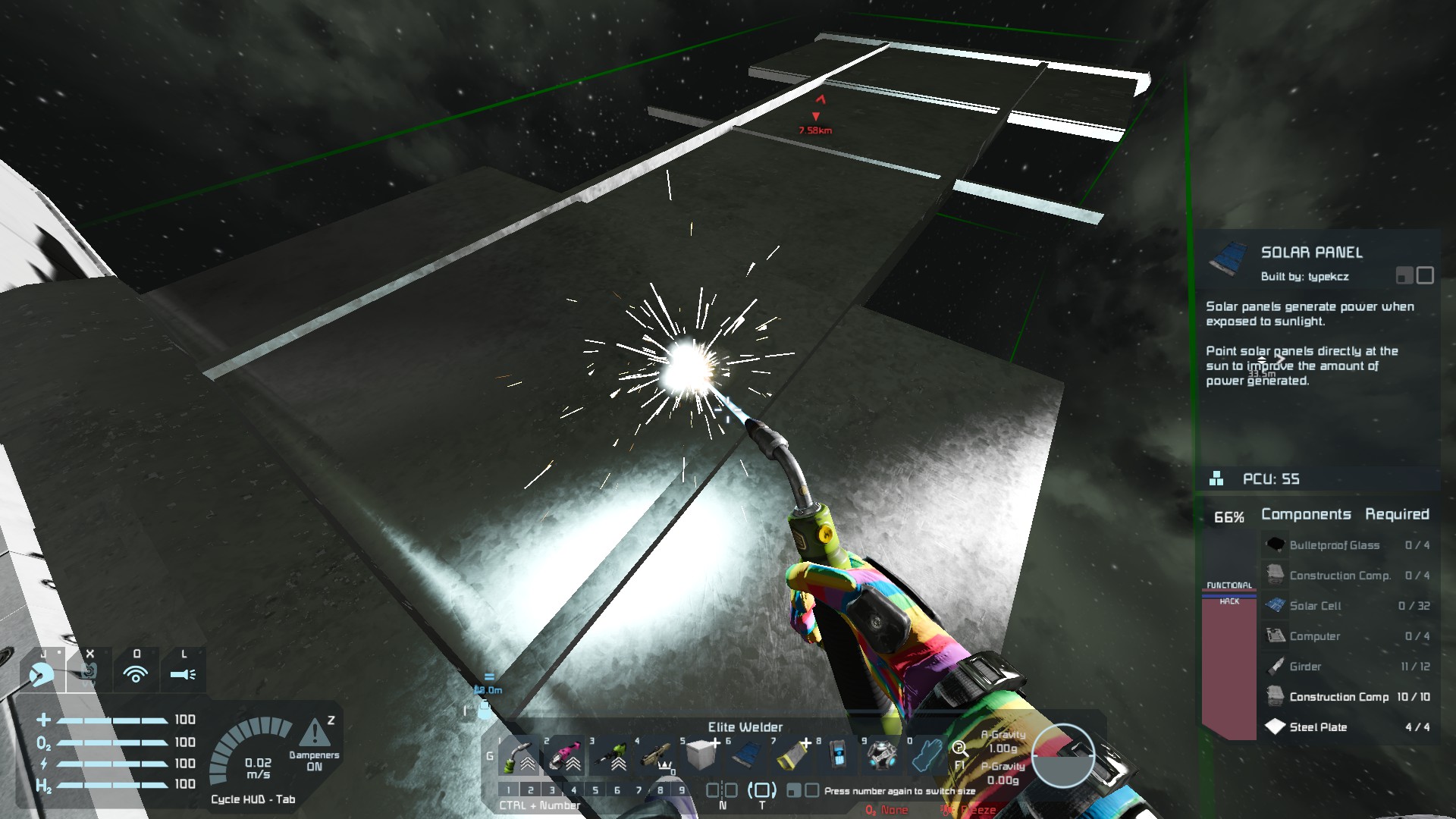This screenshot has height=819, width=1456.
Task: Select the rifle weapon slot
Action: click(x=657, y=754)
